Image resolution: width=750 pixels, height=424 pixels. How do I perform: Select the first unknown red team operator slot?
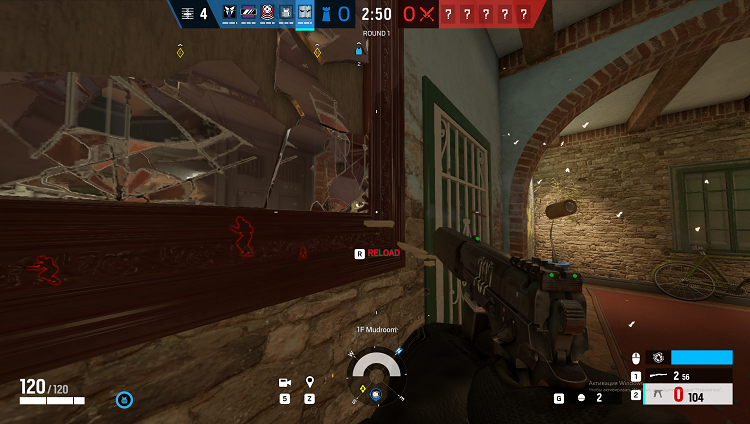[x=449, y=14]
